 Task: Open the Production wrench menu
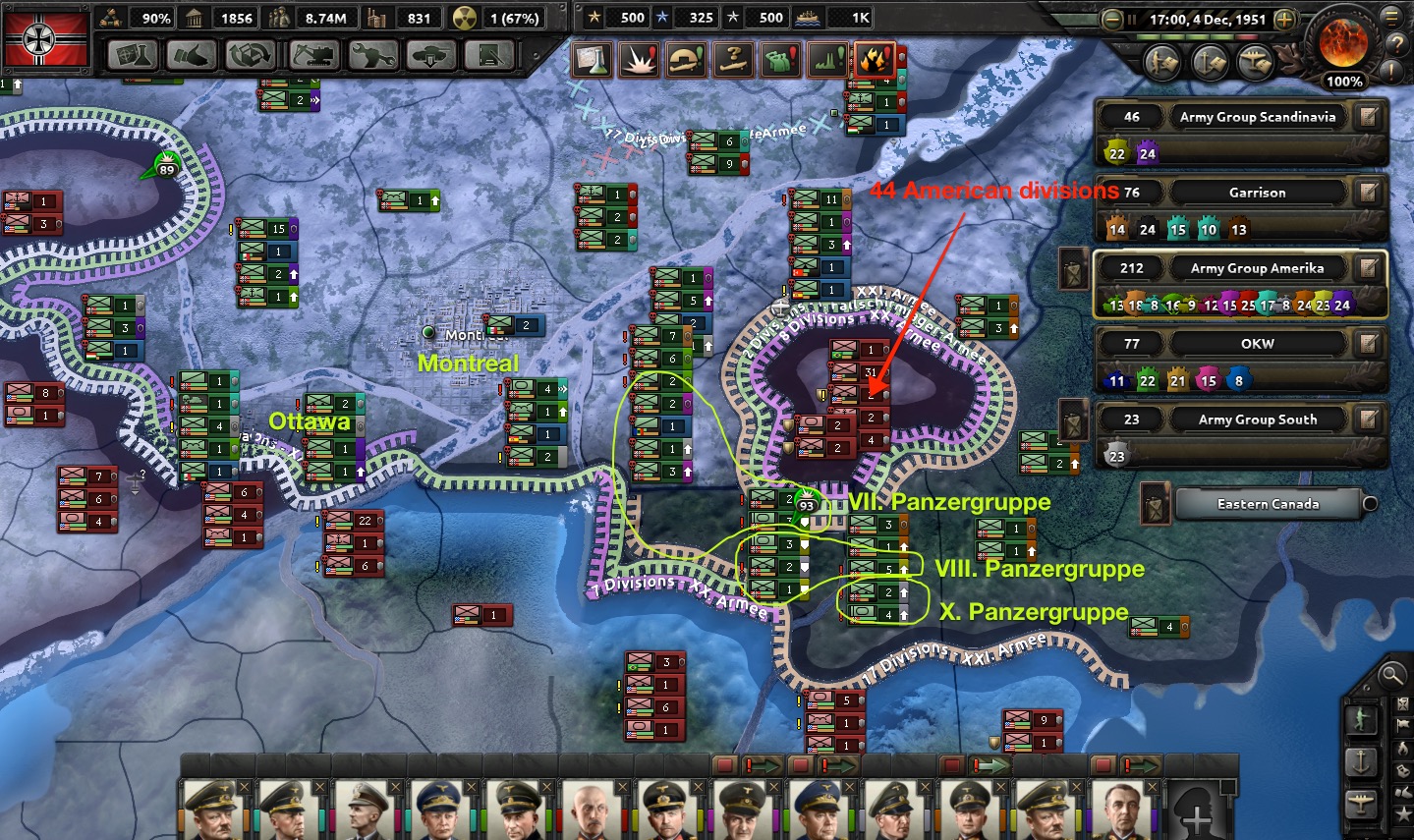point(371,55)
